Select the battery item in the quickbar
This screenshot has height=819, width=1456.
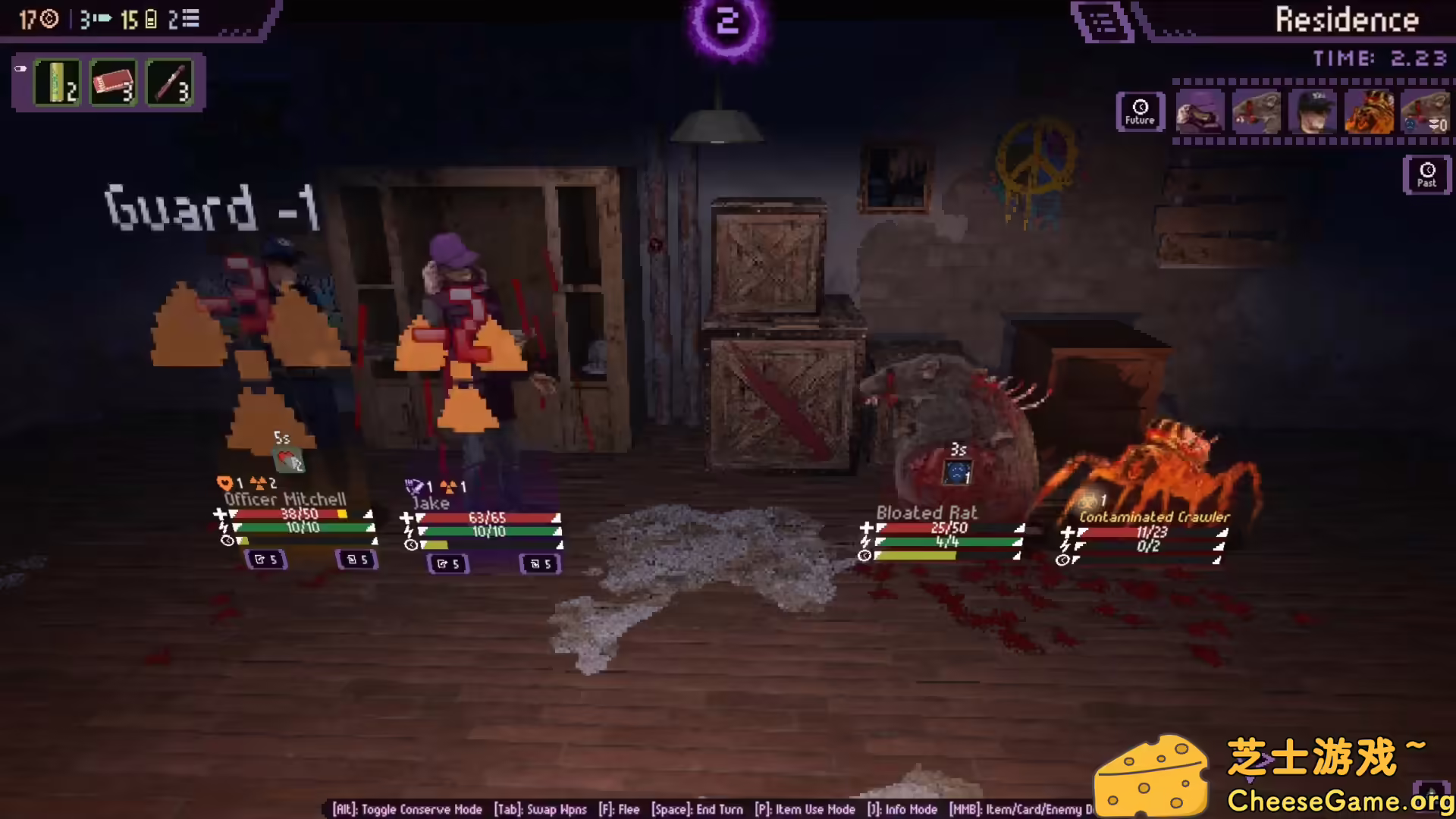[57, 83]
